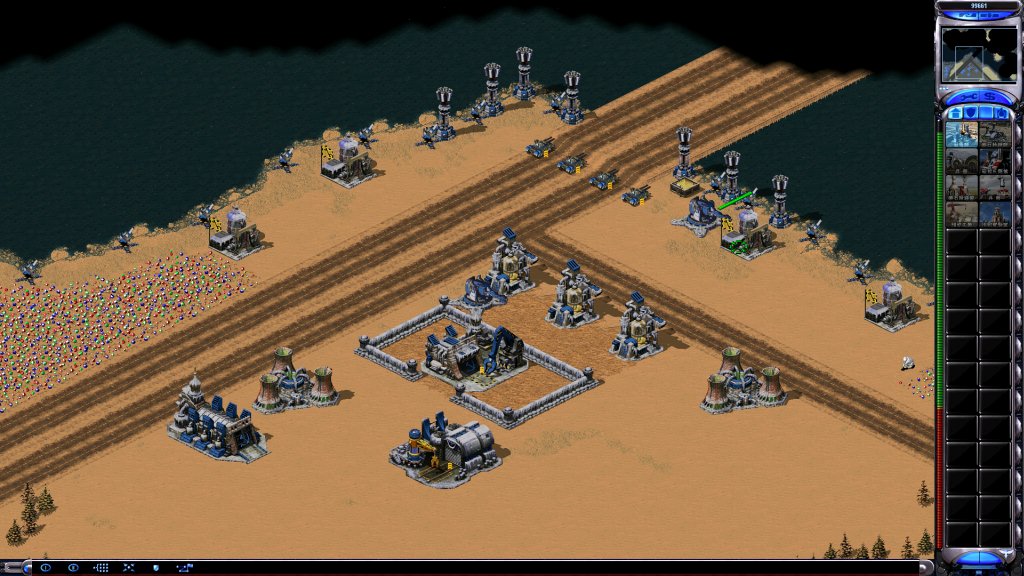Activate the wrench repair button
This screenshot has width=1024, height=576.
pos(968,97)
